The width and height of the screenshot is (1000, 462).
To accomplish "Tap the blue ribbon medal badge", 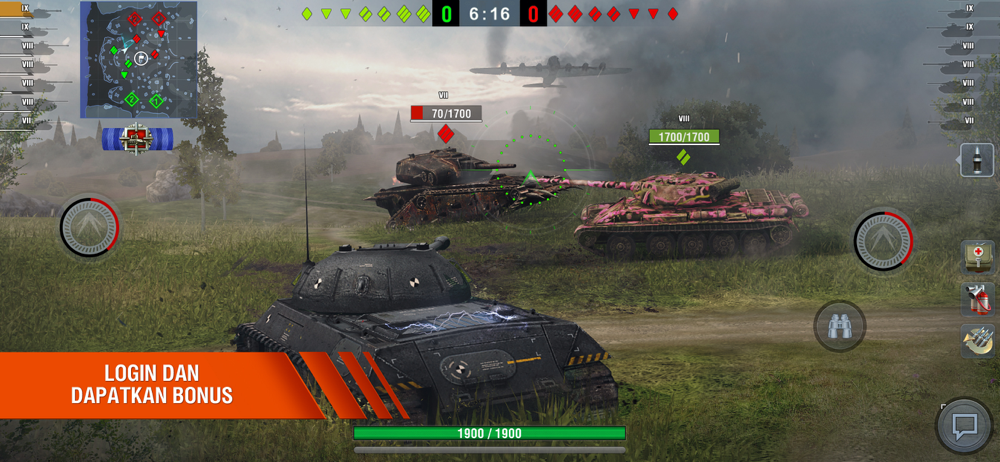I will point(137,137).
